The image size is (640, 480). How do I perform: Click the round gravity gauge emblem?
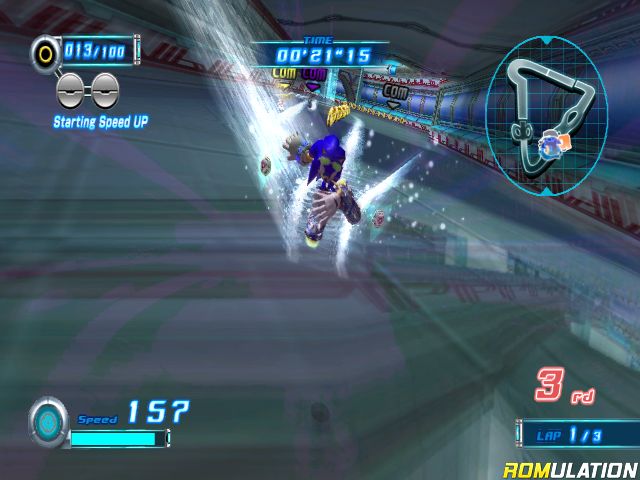coord(48,418)
